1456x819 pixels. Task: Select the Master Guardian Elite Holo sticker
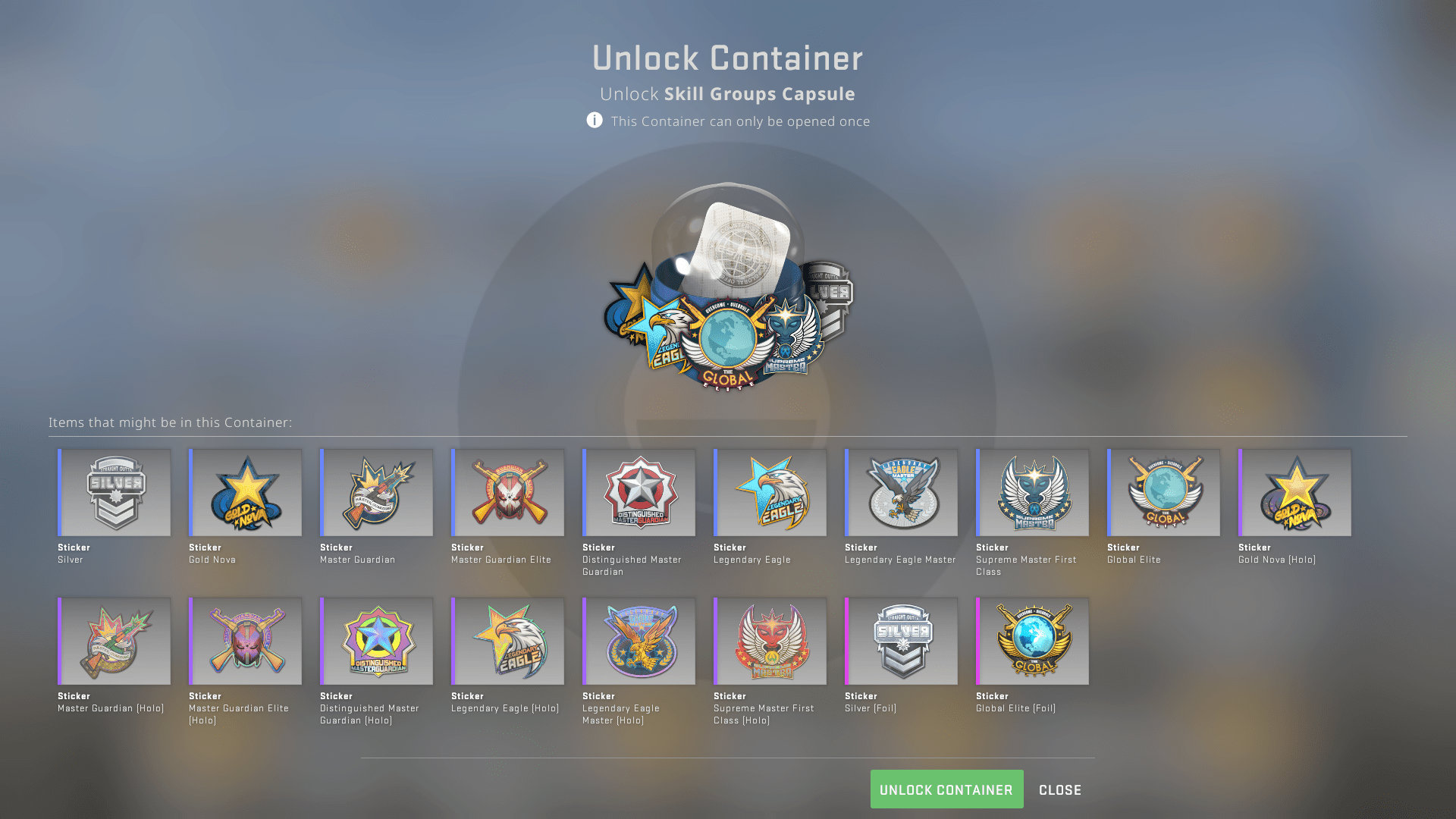[x=246, y=641]
